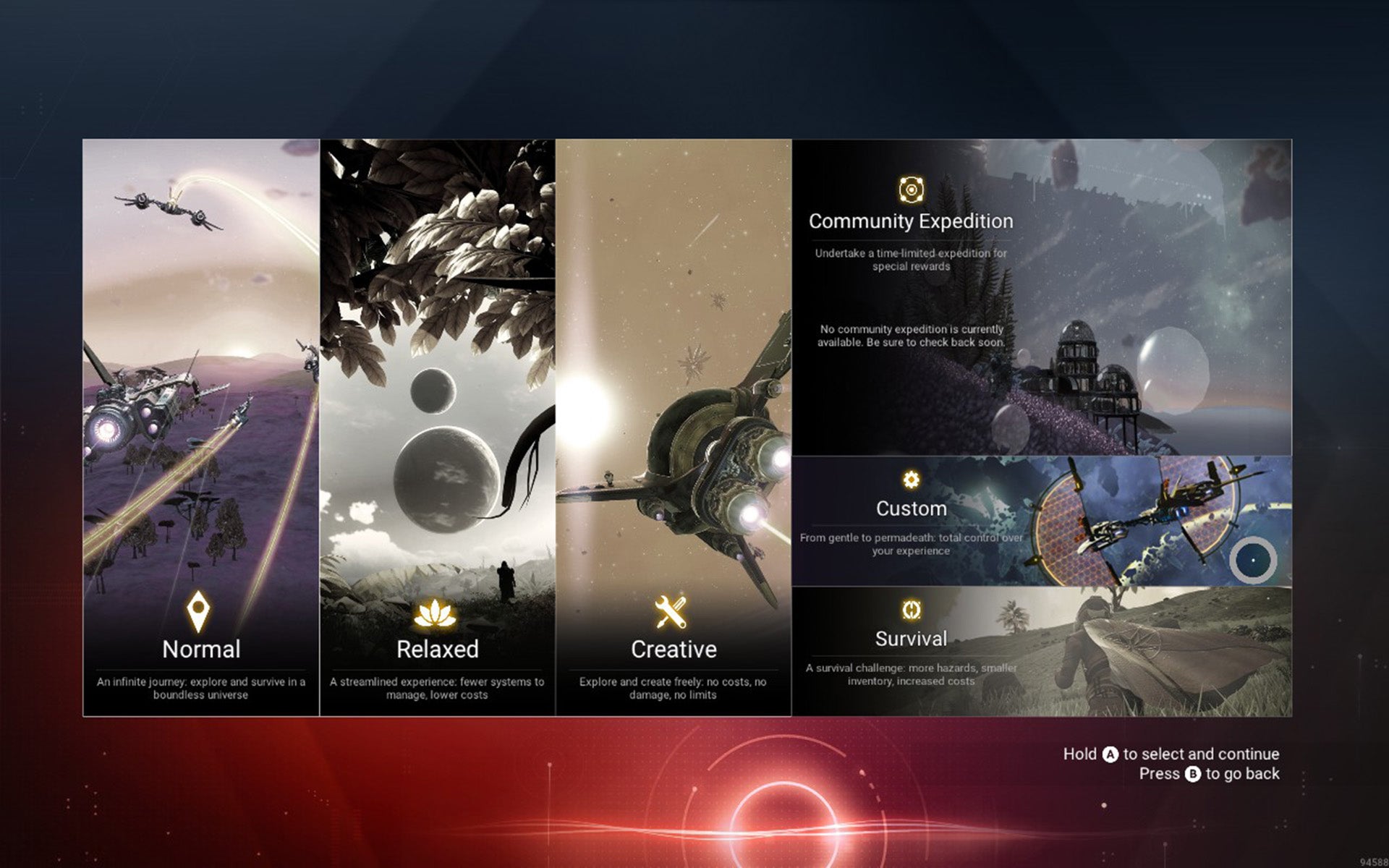Click the Normal mode description text
1389x868 pixels.
[x=200, y=687]
